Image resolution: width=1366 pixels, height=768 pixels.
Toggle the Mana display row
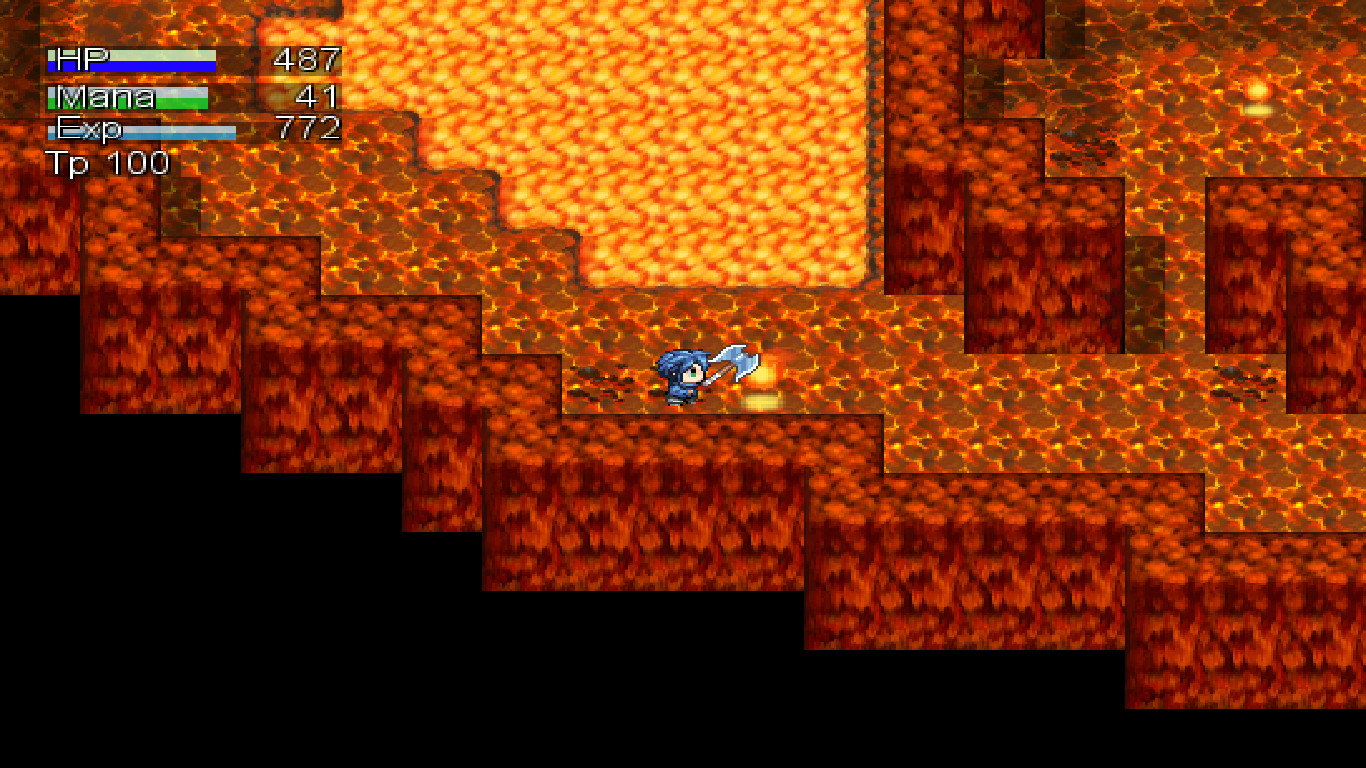click(x=130, y=96)
